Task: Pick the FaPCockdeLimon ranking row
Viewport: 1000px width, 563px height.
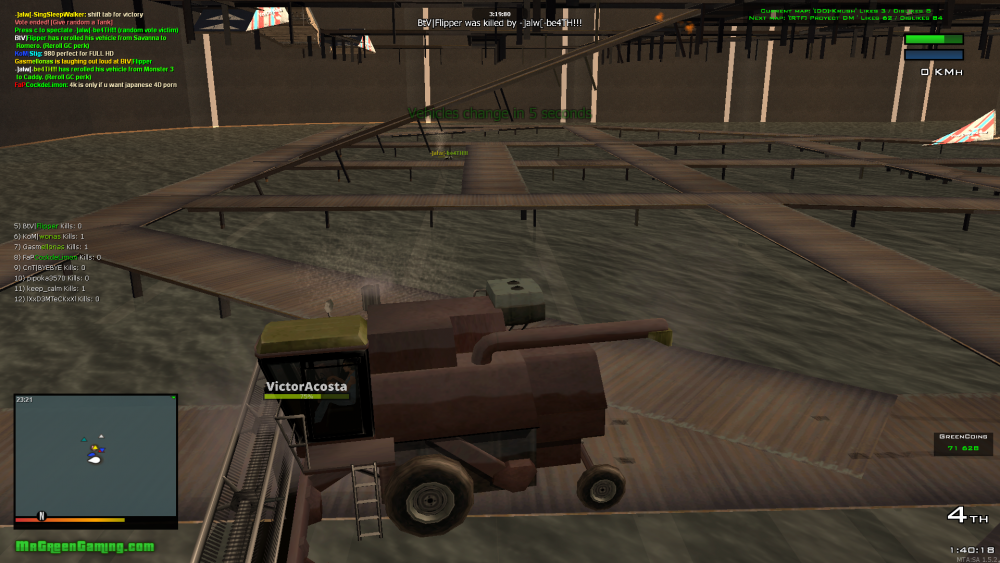Action: click(x=57, y=257)
